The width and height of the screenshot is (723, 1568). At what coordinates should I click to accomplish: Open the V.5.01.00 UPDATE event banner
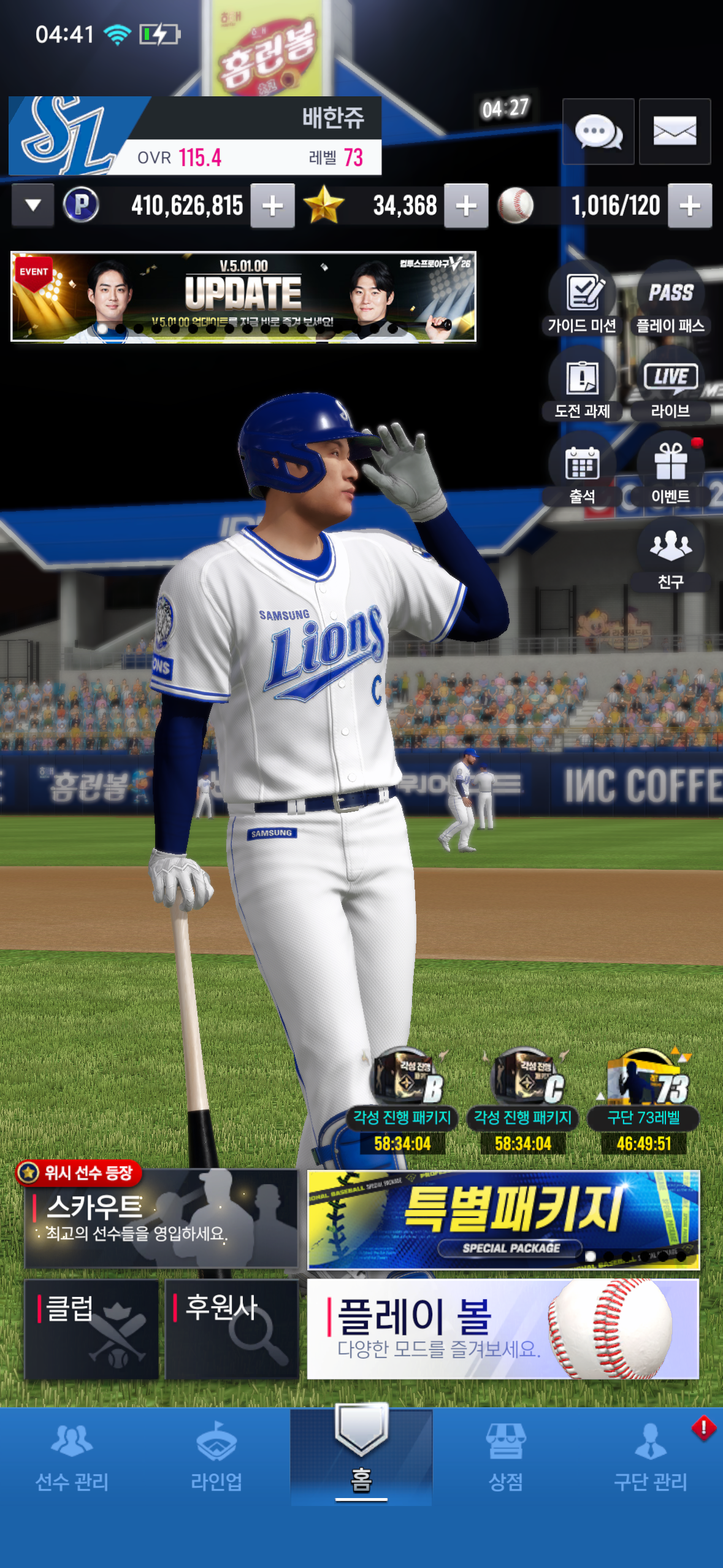[243, 296]
